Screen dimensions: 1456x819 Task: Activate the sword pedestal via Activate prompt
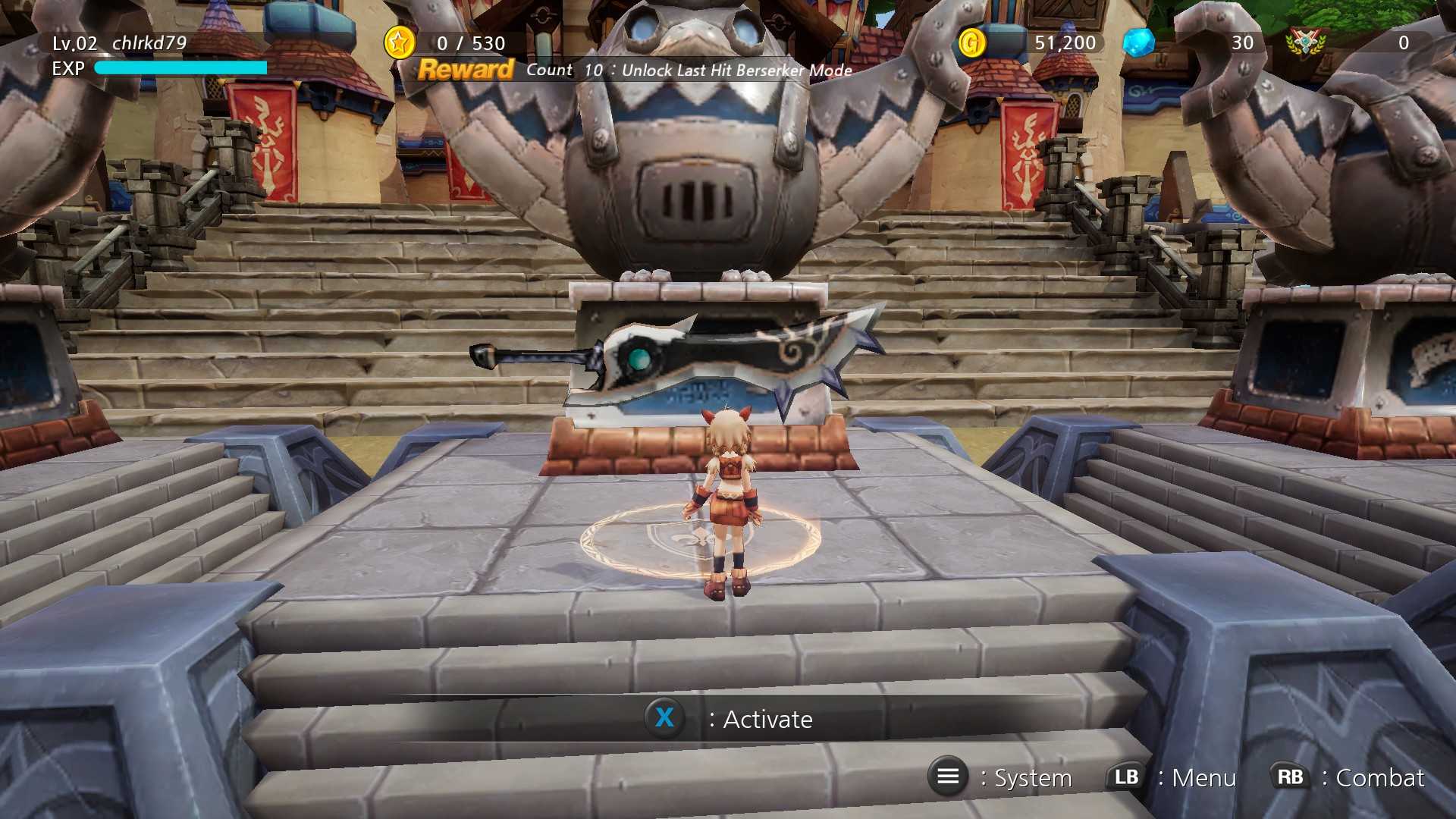pyautogui.click(x=767, y=719)
